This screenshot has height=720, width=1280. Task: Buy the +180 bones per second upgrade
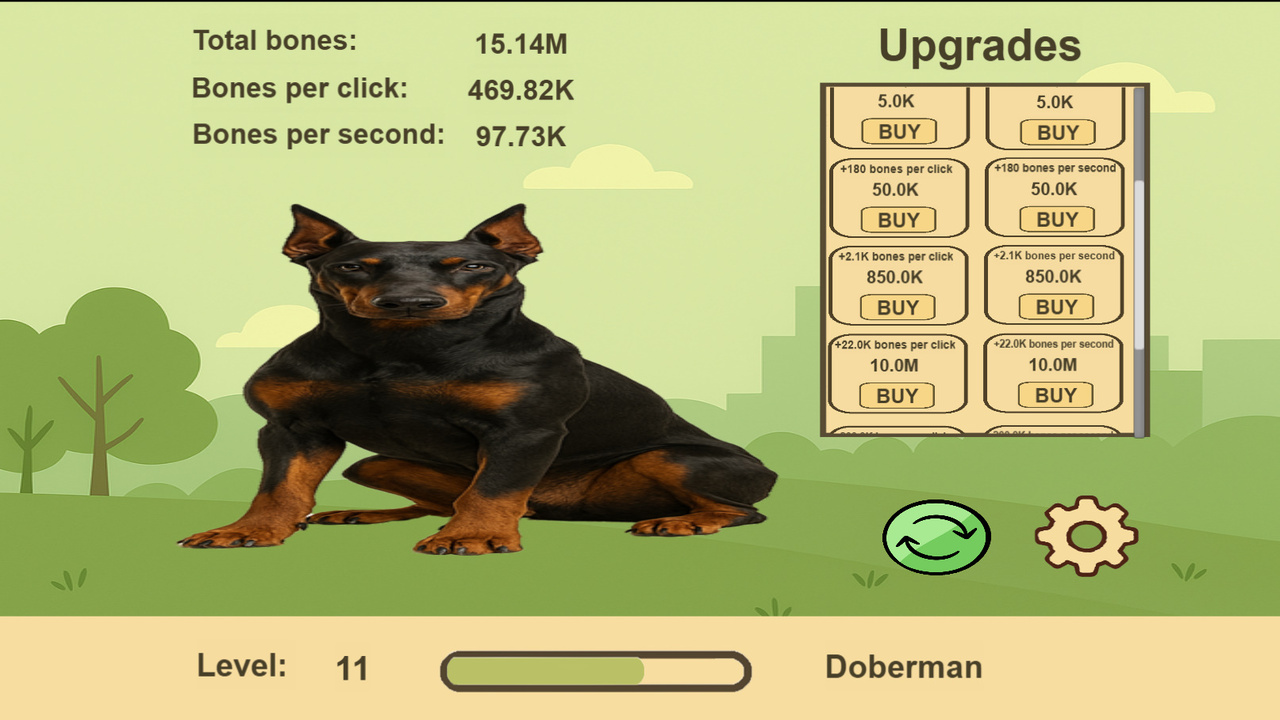tap(1055, 220)
